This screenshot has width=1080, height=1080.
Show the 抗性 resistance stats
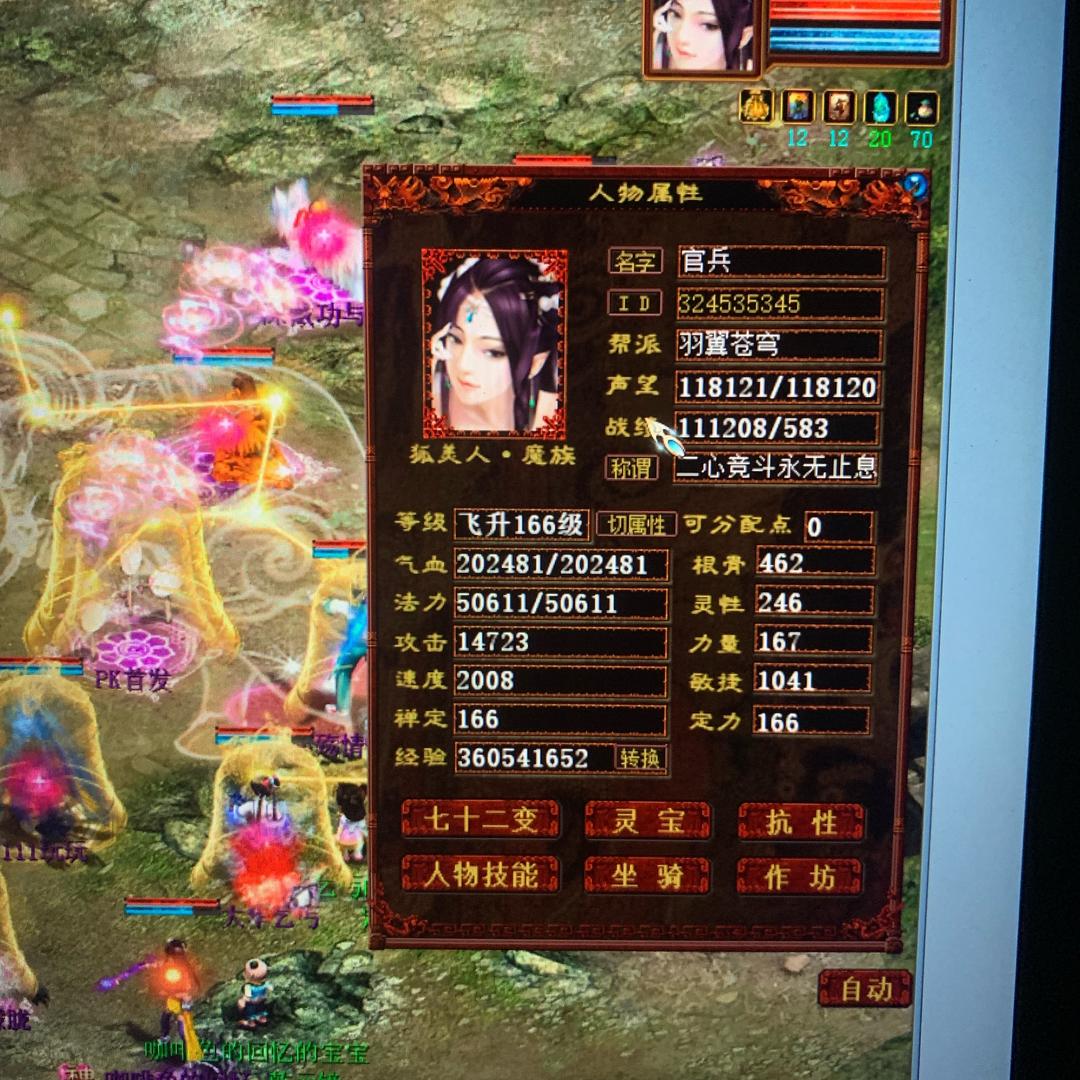pos(801,822)
